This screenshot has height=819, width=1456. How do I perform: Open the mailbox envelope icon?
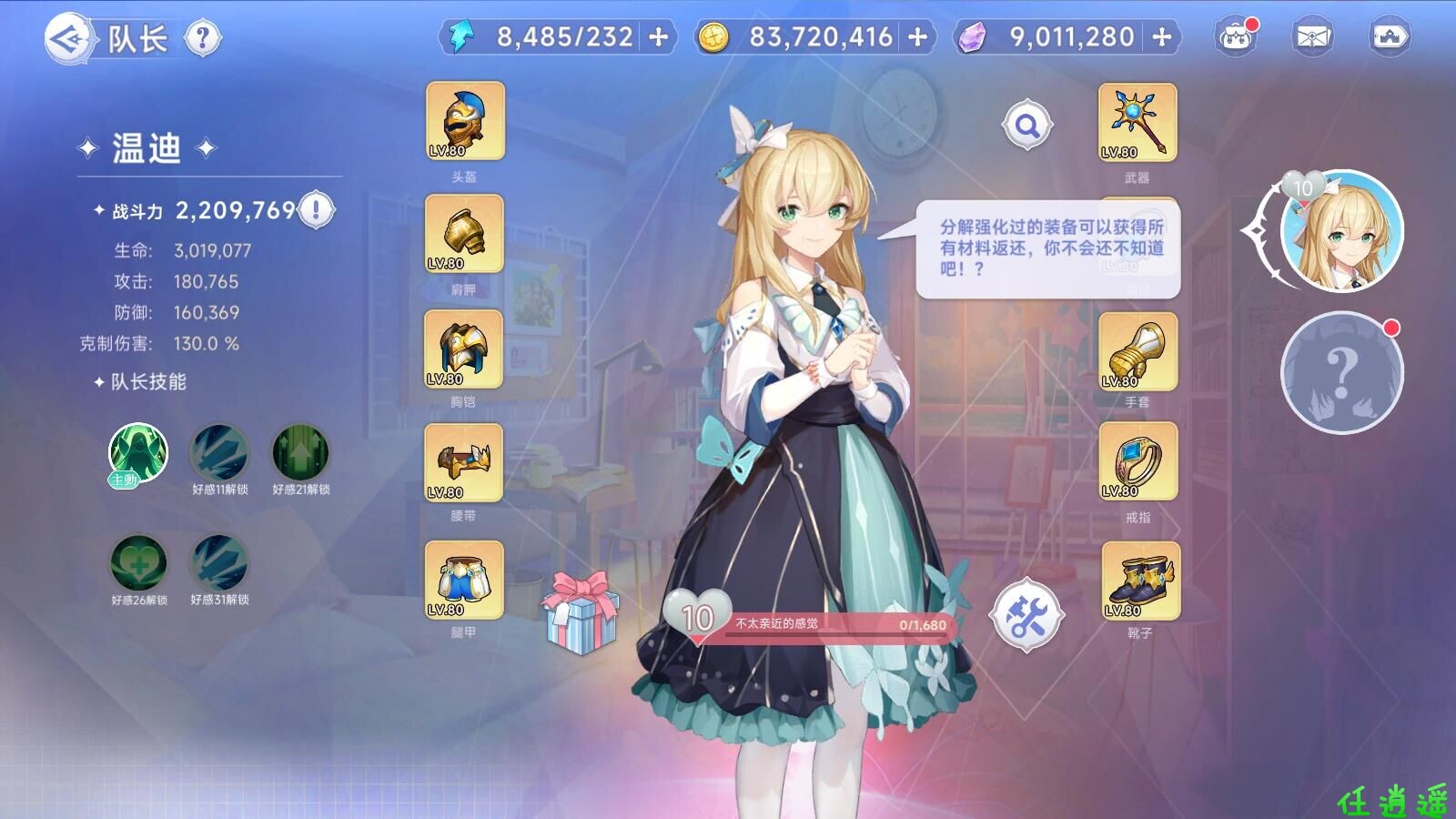[x=1311, y=38]
